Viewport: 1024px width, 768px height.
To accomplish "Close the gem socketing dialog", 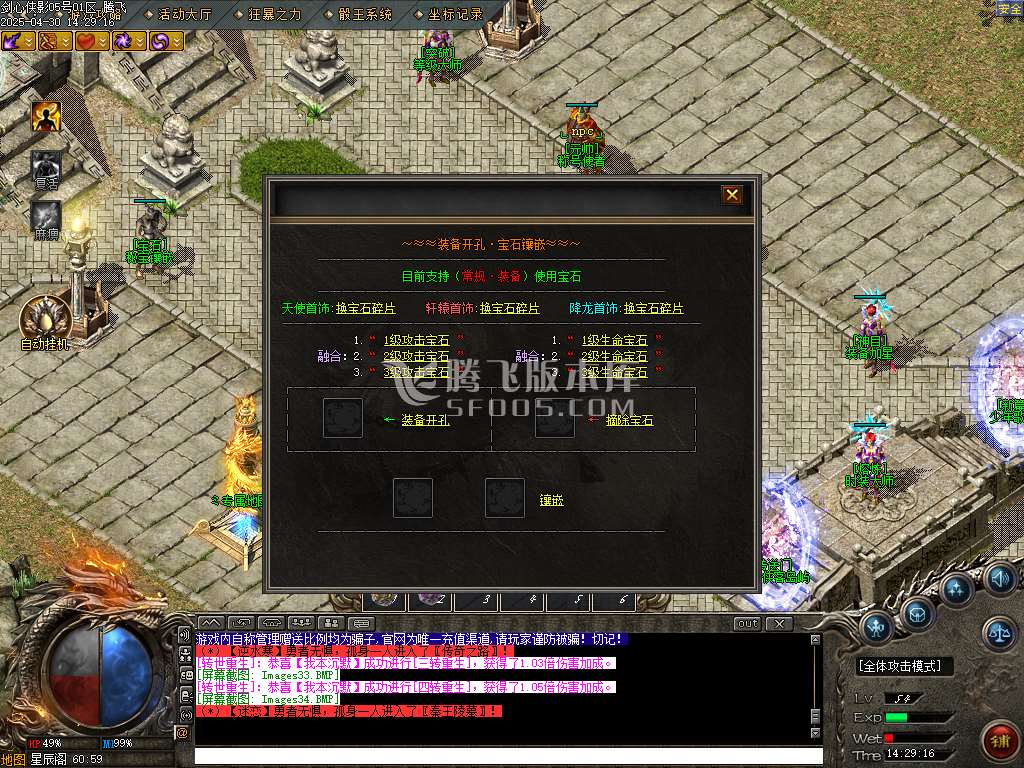I will 732,195.
